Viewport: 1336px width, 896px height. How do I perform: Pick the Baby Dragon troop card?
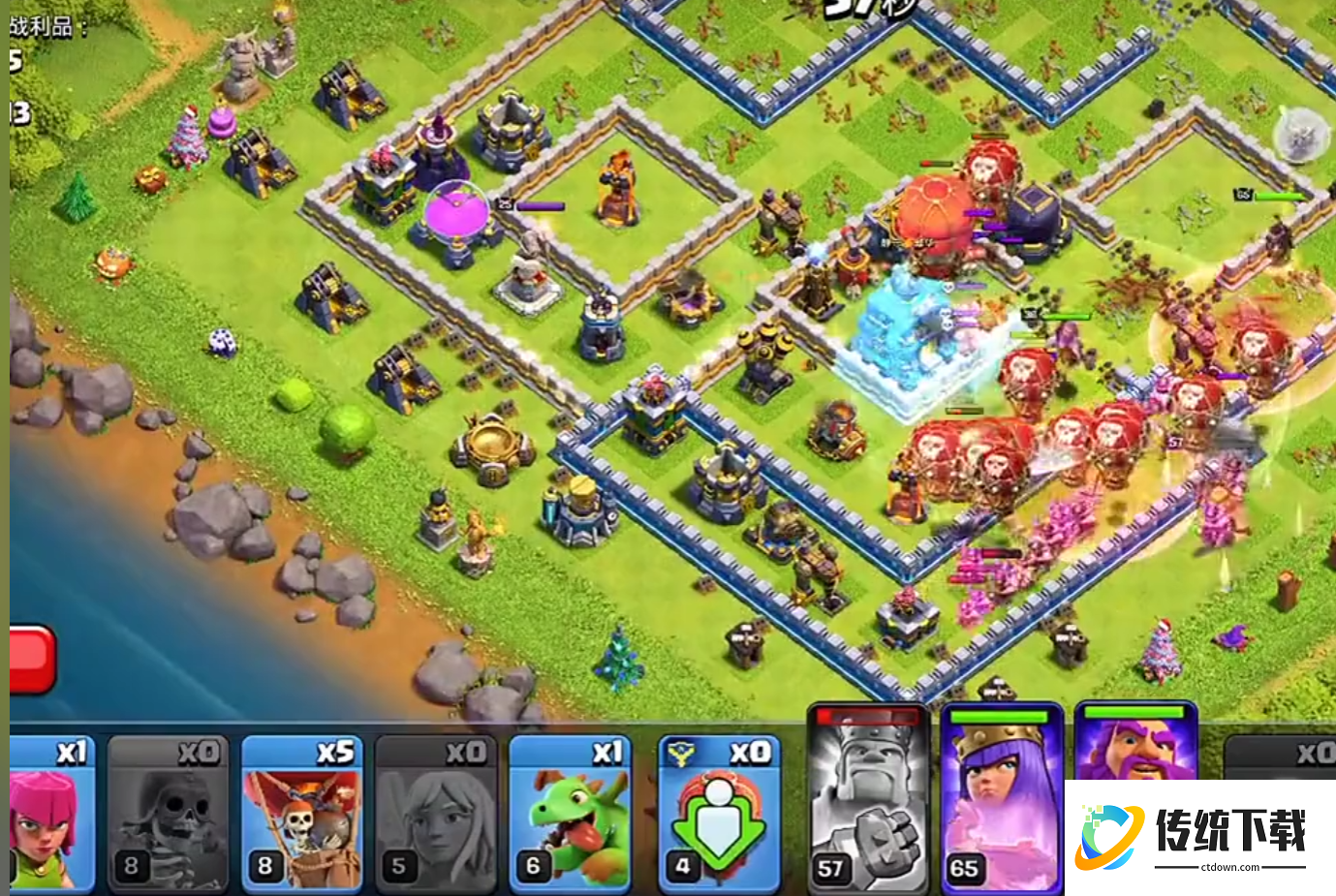point(570,814)
